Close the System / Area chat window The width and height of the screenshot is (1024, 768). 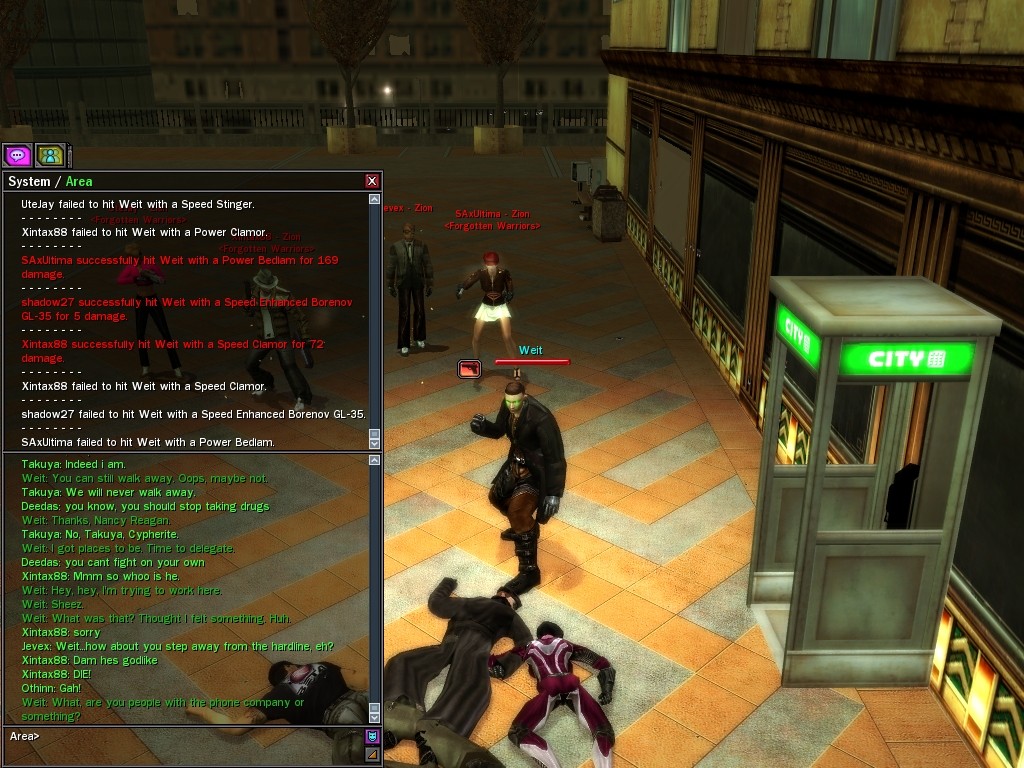(x=372, y=181)
